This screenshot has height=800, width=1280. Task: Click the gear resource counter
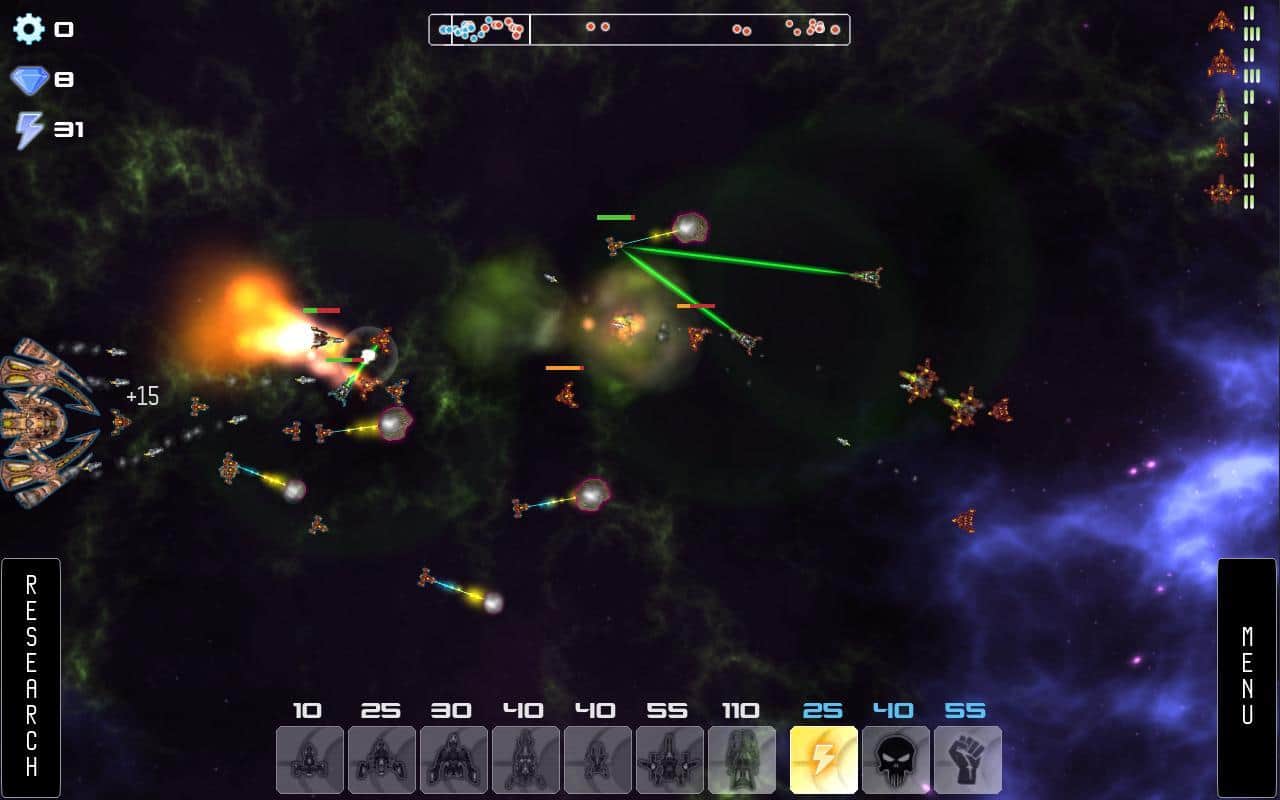click(28, 27)
